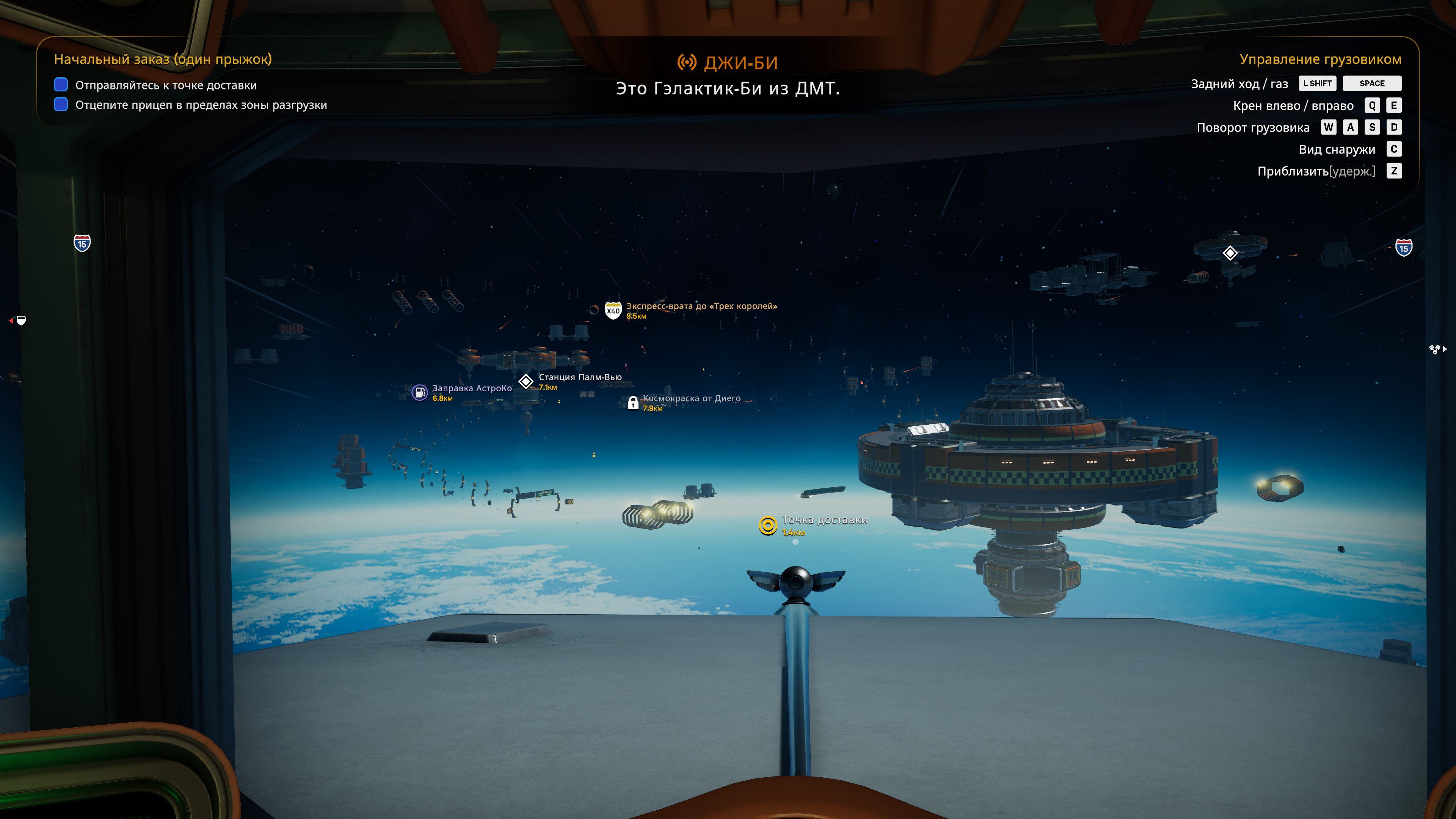The height and width of the screenshot is (819, 1456).
Task: Click the white shield marker with red arrow
Action: (21, 320)
